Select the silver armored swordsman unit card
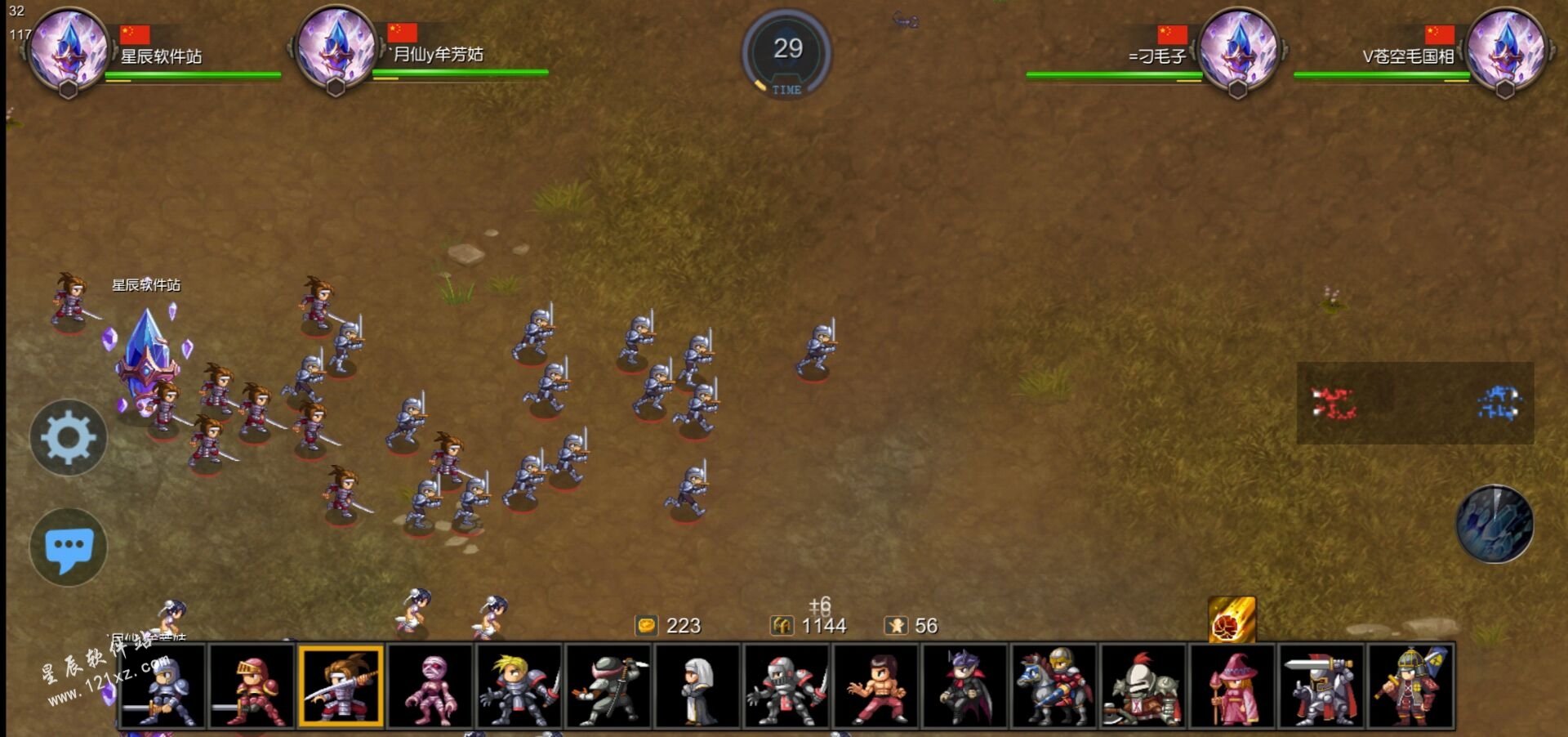Viewport: 1568px width, 737px height. coord(163,686)
